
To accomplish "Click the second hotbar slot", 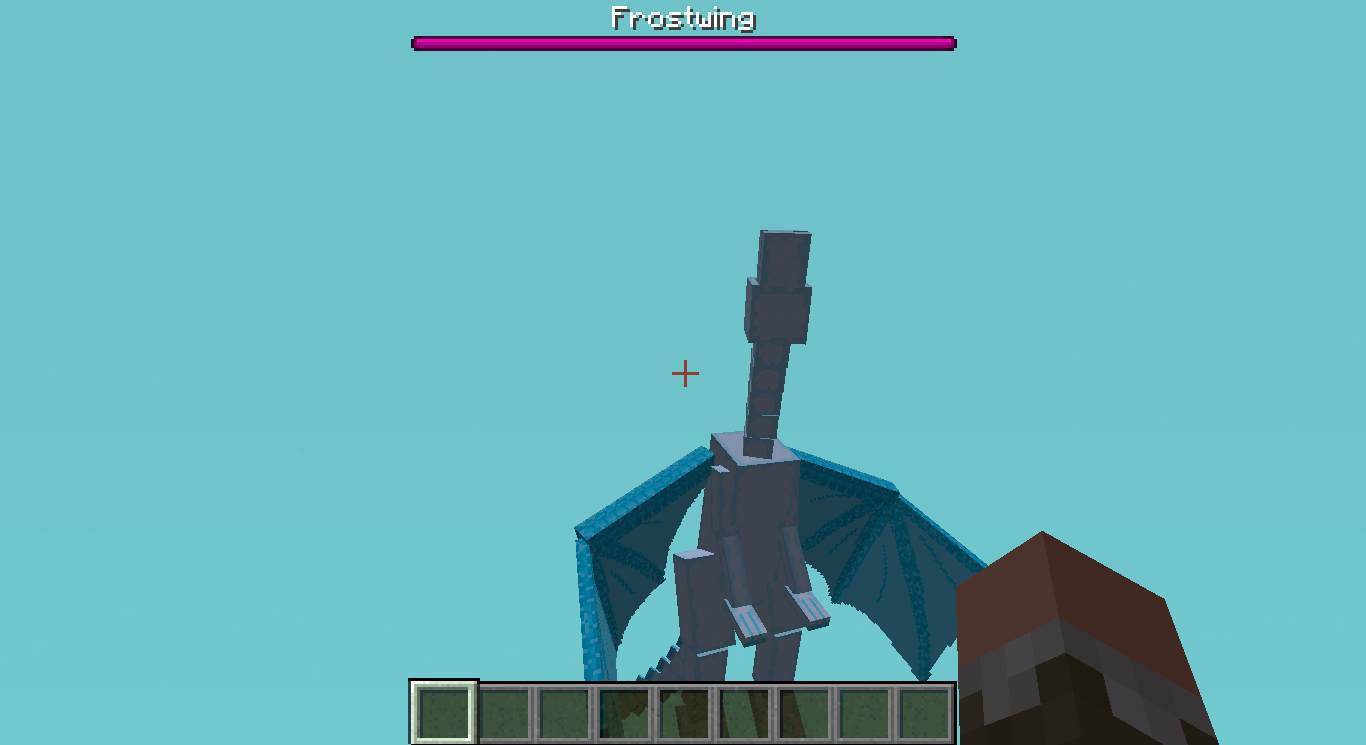I will coord(503,710).
